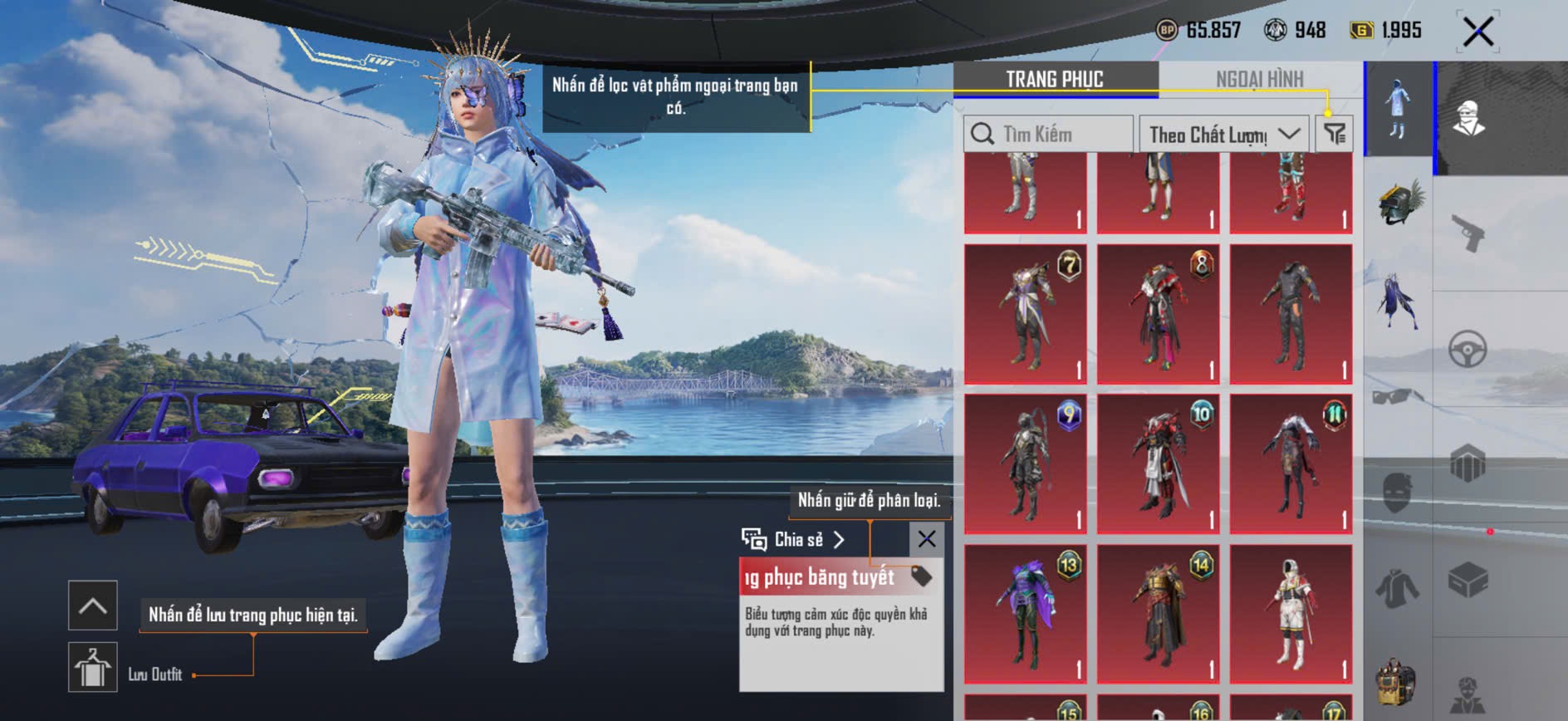Open the Chia sẻ share option
The height and width of the screenshot is (721, 1568).
click(x=793, y=540)
